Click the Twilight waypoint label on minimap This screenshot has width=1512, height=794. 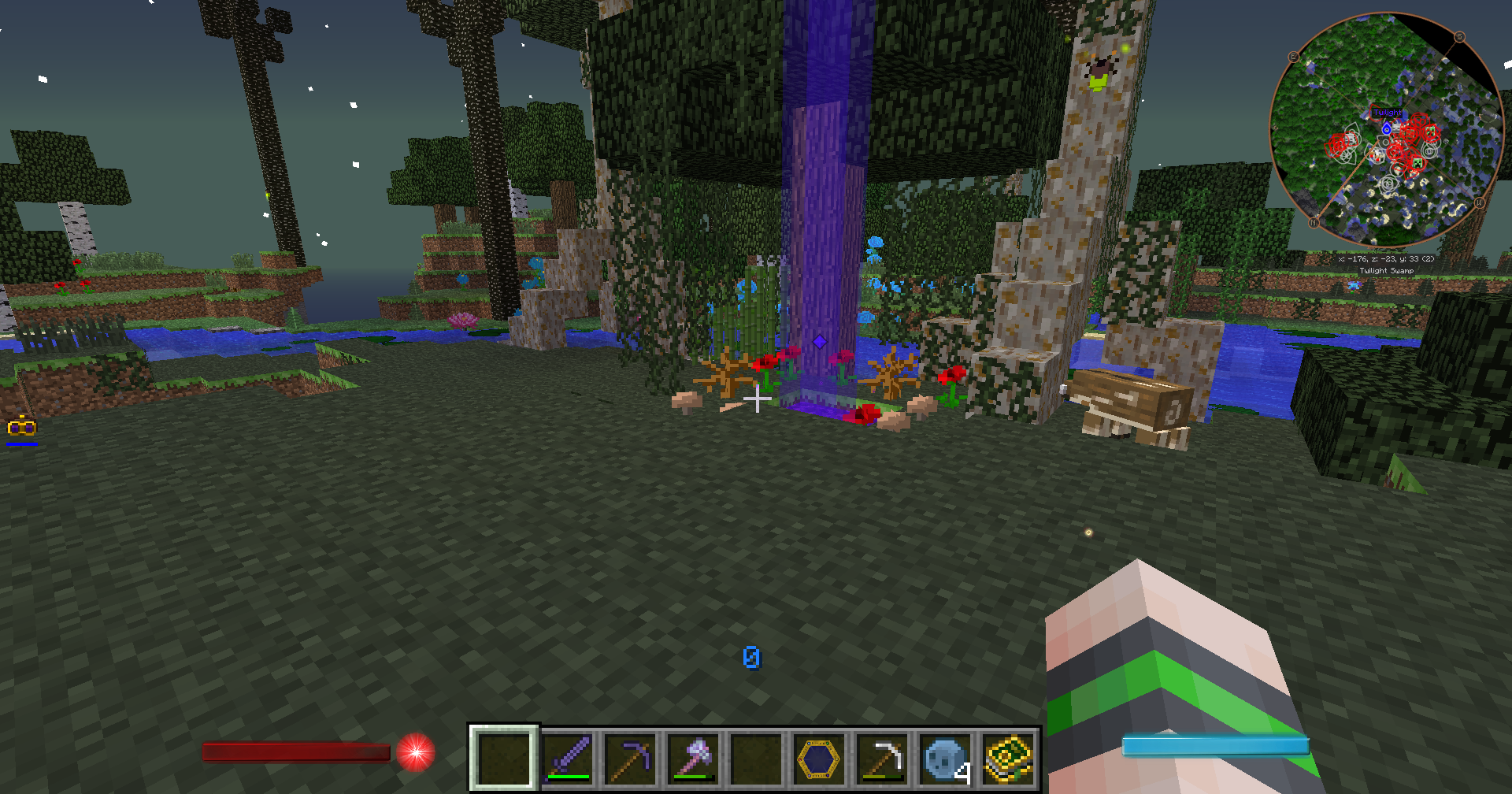tap(1387, 113)
